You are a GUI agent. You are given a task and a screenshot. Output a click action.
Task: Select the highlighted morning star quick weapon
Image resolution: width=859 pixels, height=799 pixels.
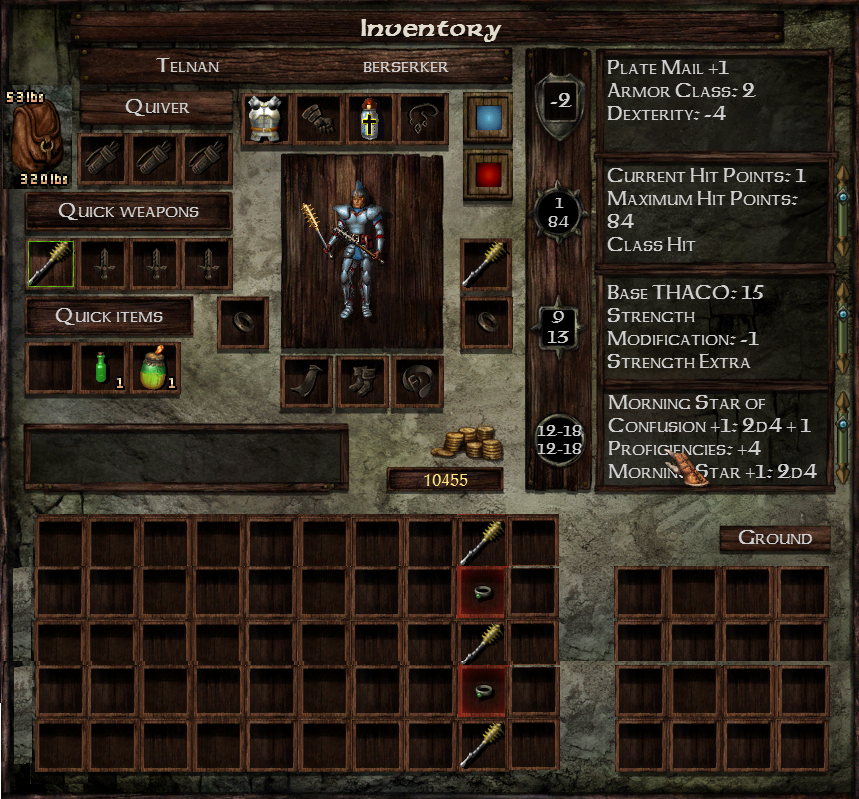51,264
